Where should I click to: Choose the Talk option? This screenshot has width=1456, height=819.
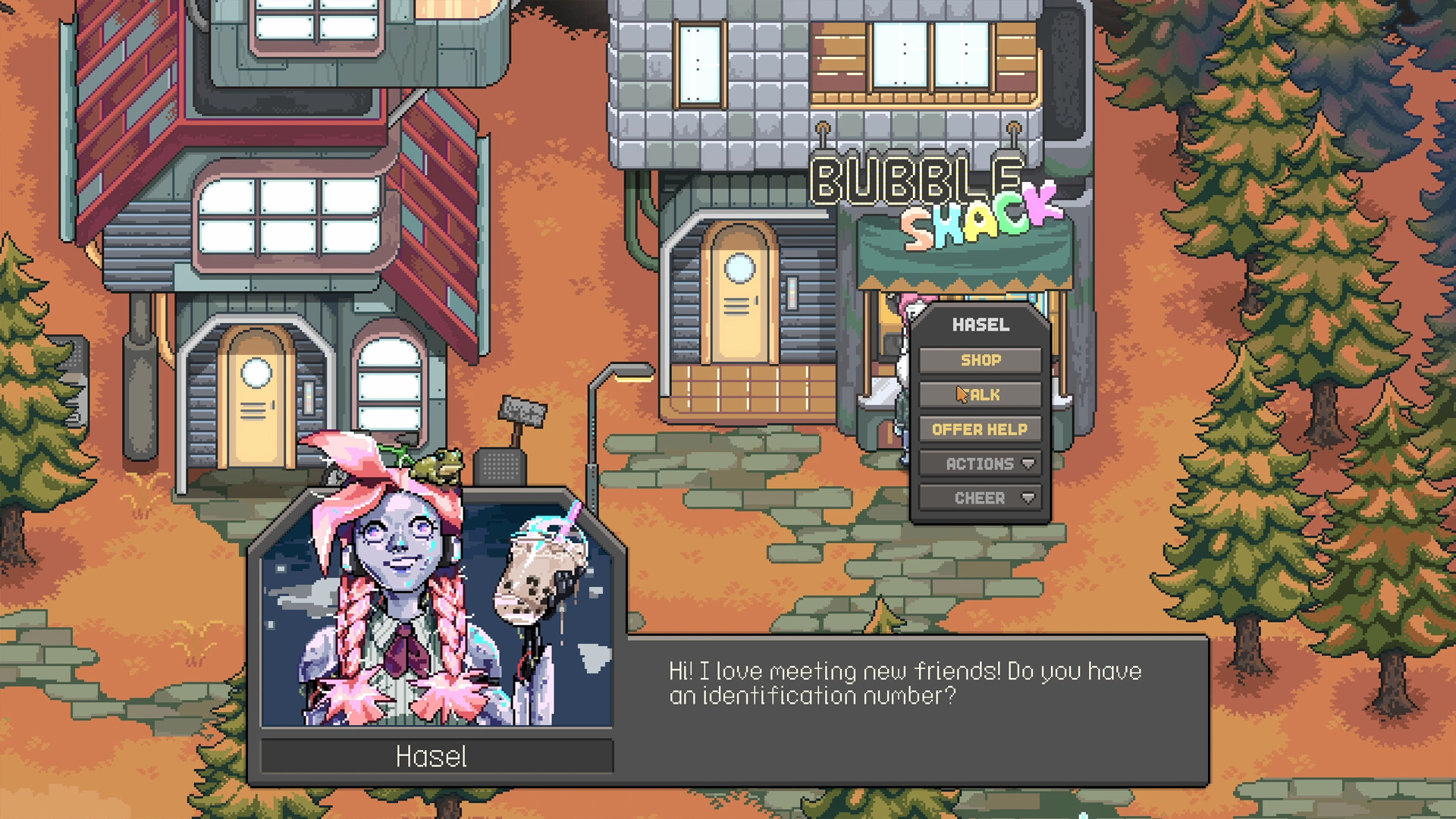[x=979, y=394]
